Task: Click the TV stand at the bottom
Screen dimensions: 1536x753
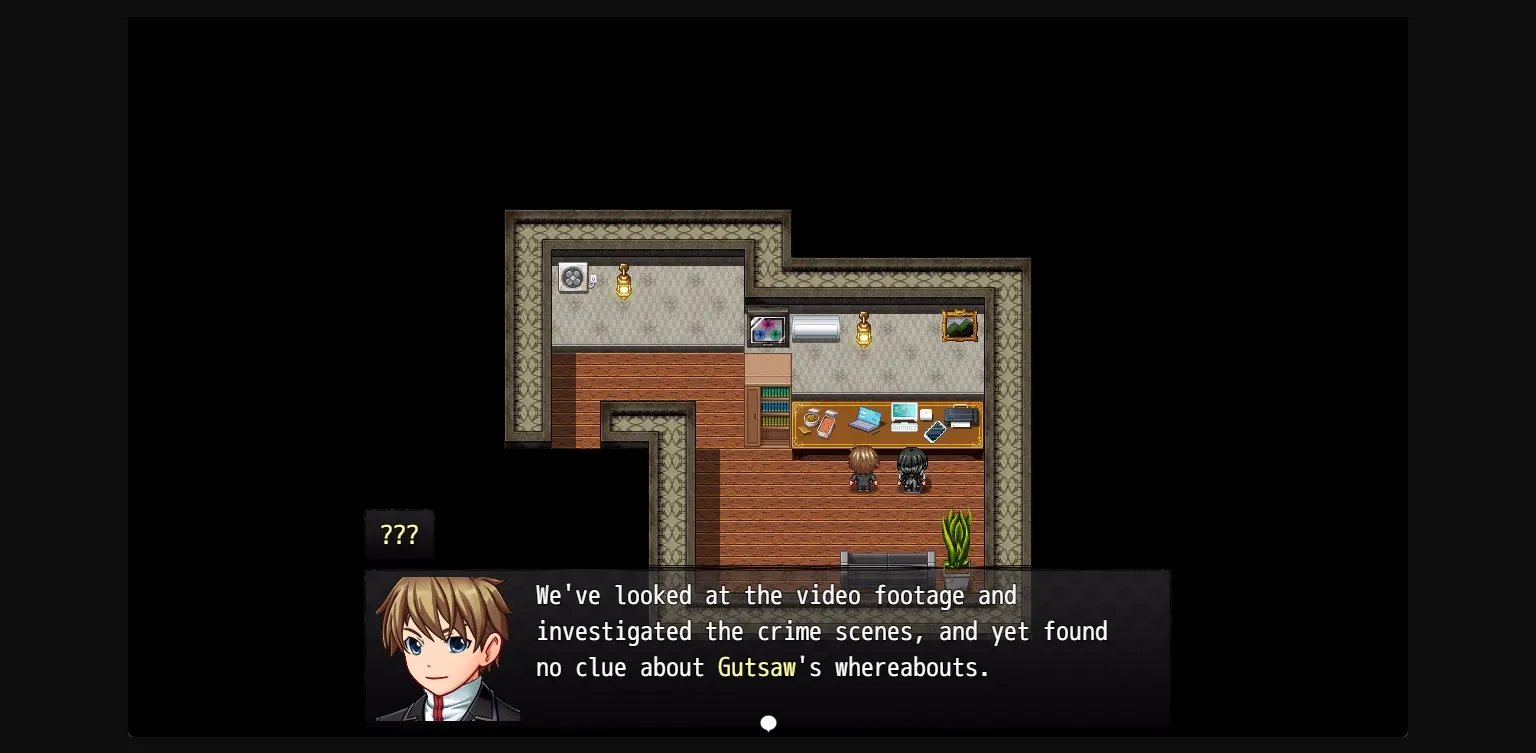Action: (888, 560)
